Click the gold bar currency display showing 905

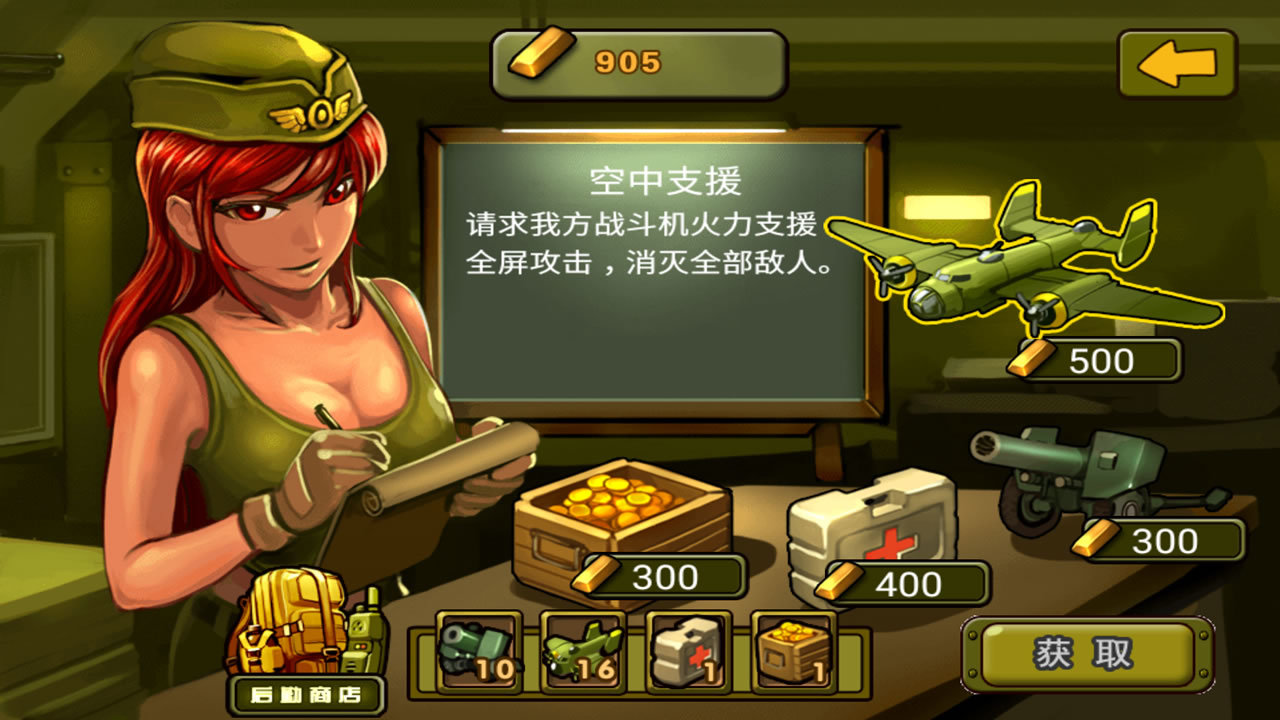[638, 62]
